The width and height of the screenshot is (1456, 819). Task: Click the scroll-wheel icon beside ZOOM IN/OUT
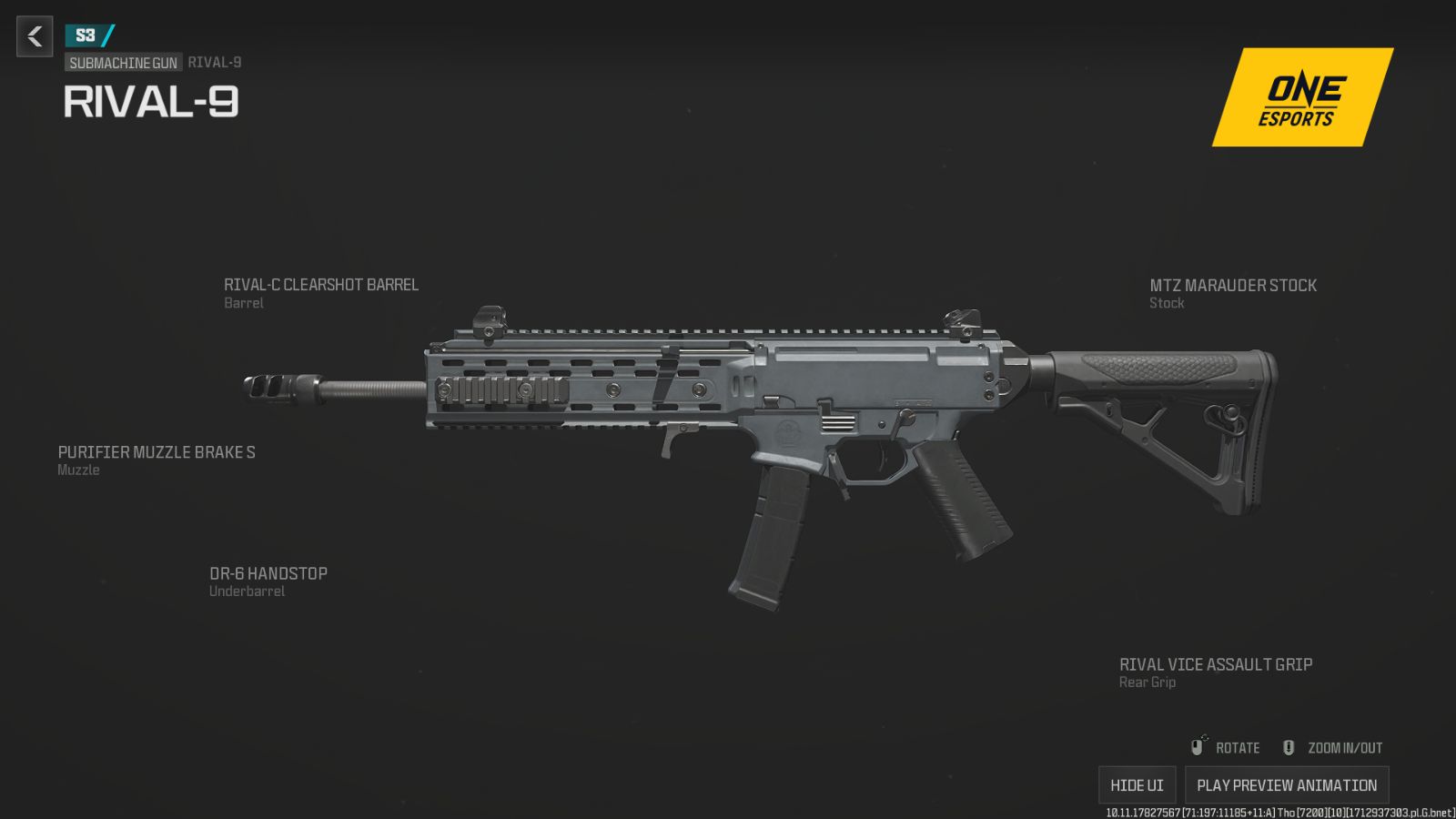click(x=1288, y=747)
